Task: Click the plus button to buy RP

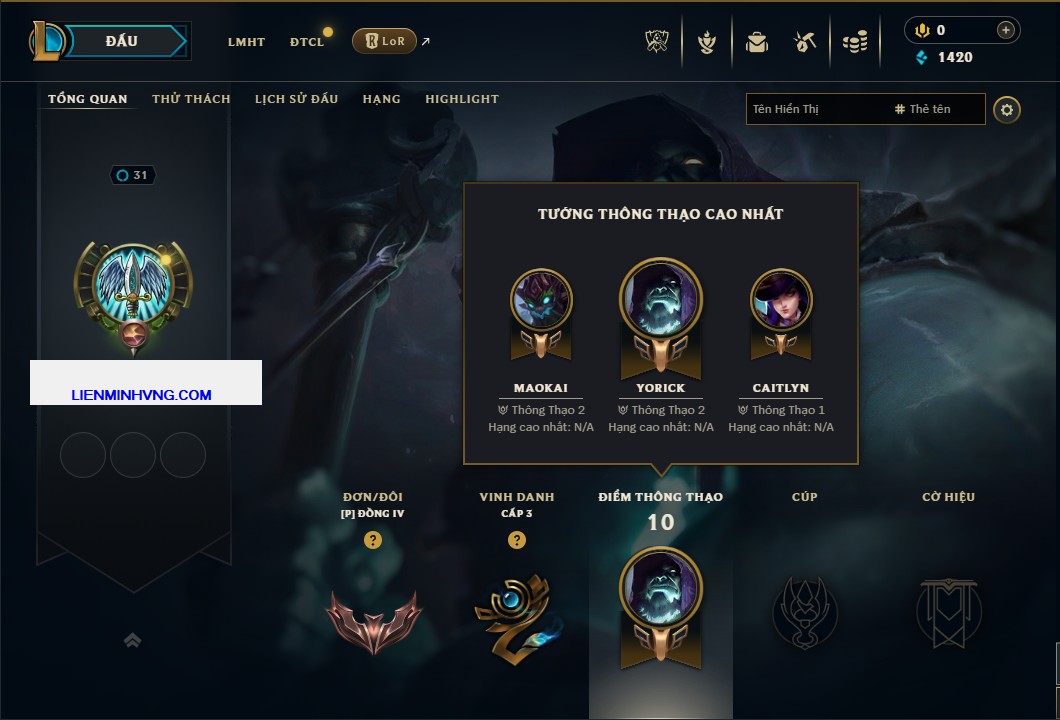Action: tap(1005, 30)
